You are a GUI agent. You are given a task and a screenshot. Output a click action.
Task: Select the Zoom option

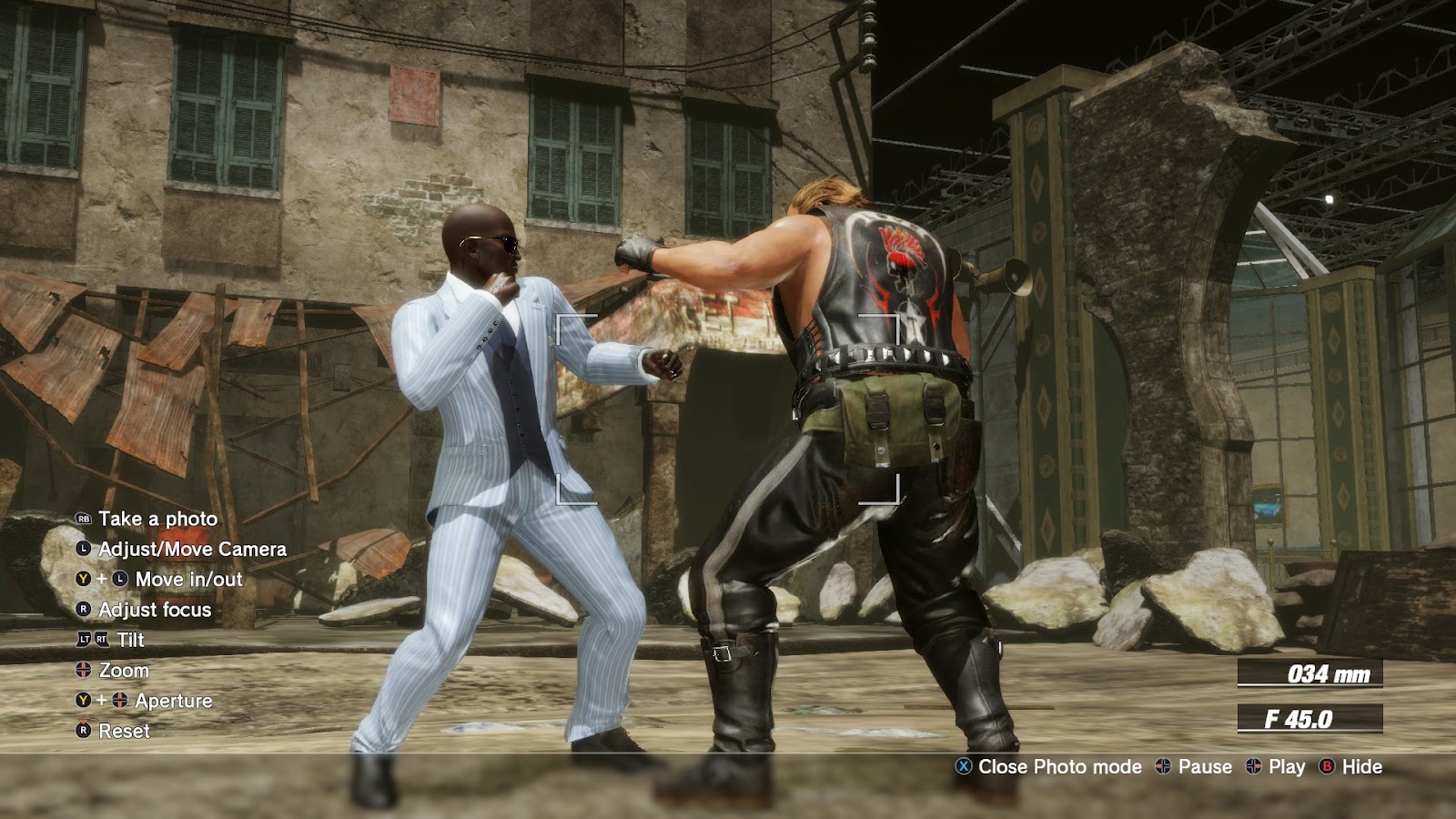(x=123, y=671)
